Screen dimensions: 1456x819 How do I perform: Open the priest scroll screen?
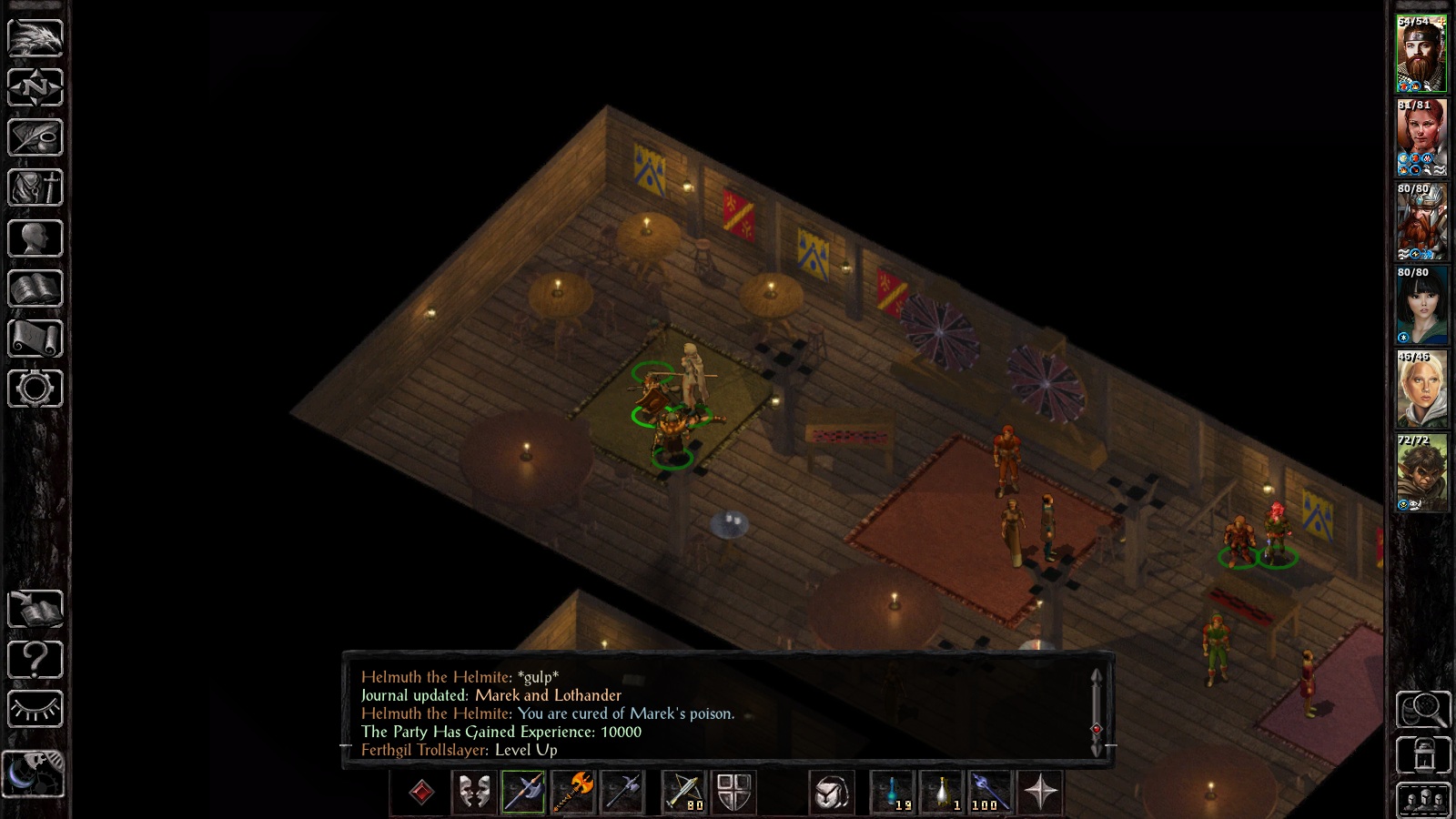point(35,339)
